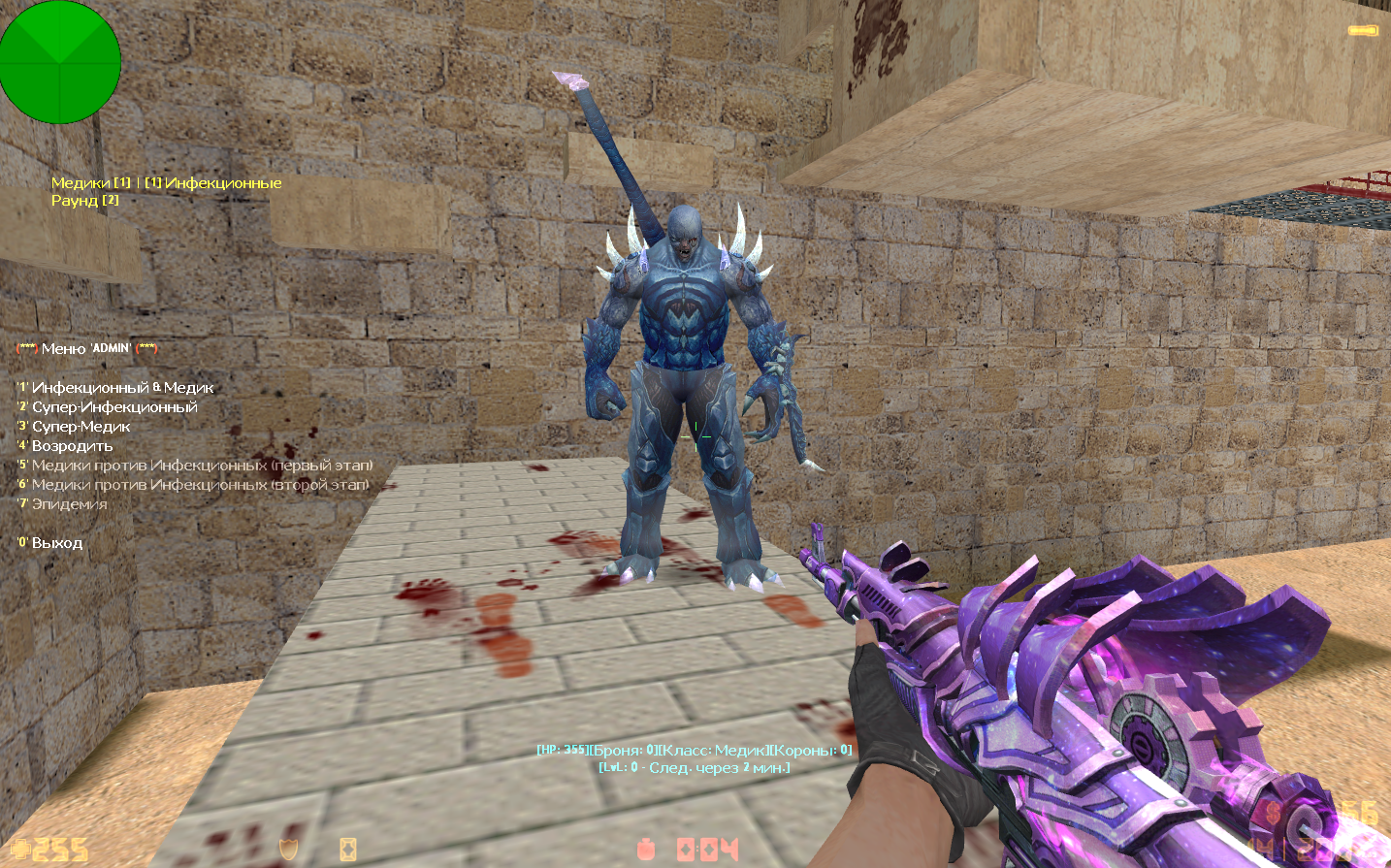Select 'Инфекционный & Медик' menu entry
This screenshot has width=1391, height=868.
pos(122,388)
